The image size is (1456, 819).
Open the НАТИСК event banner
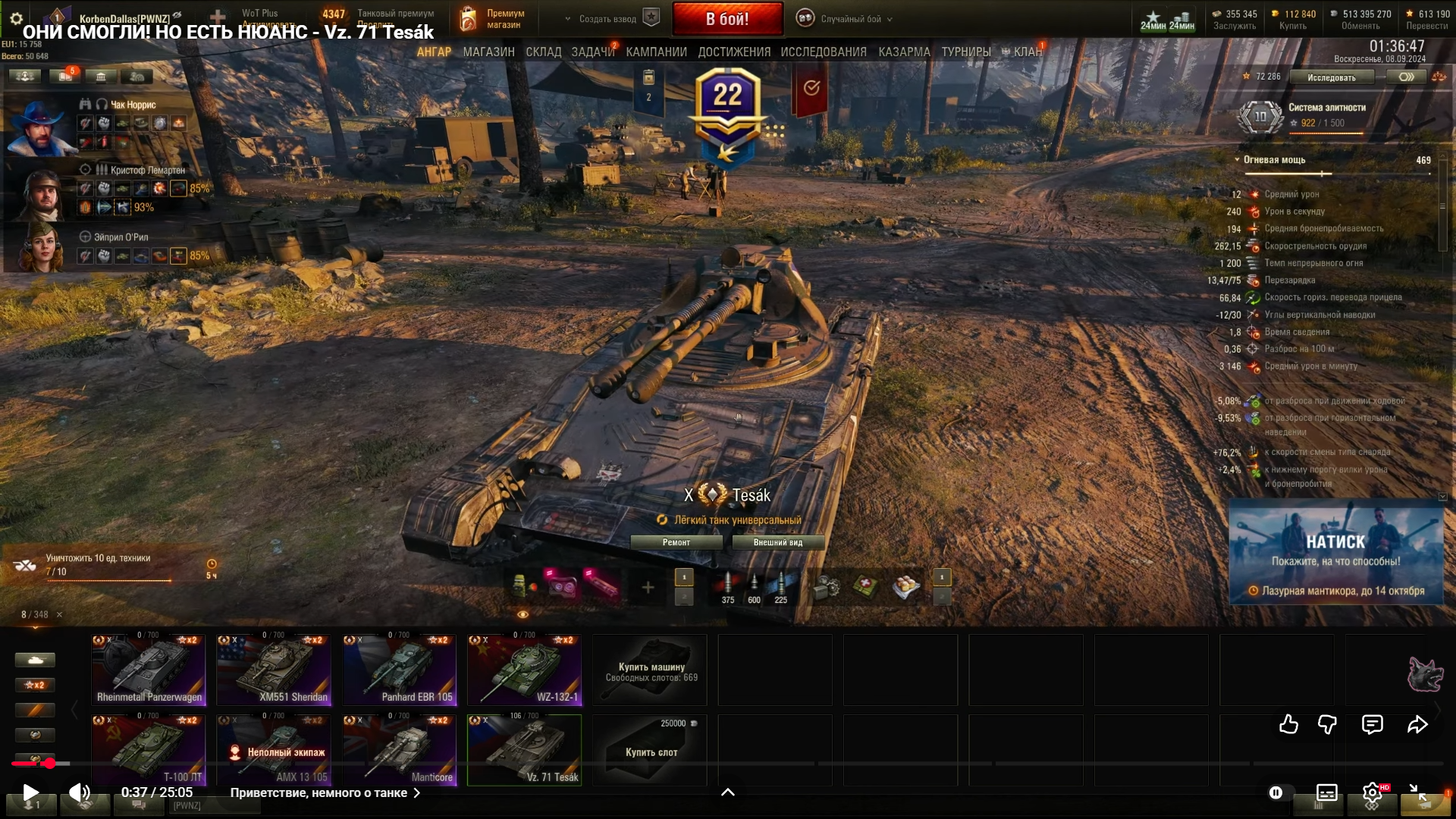pos(1335,551)
